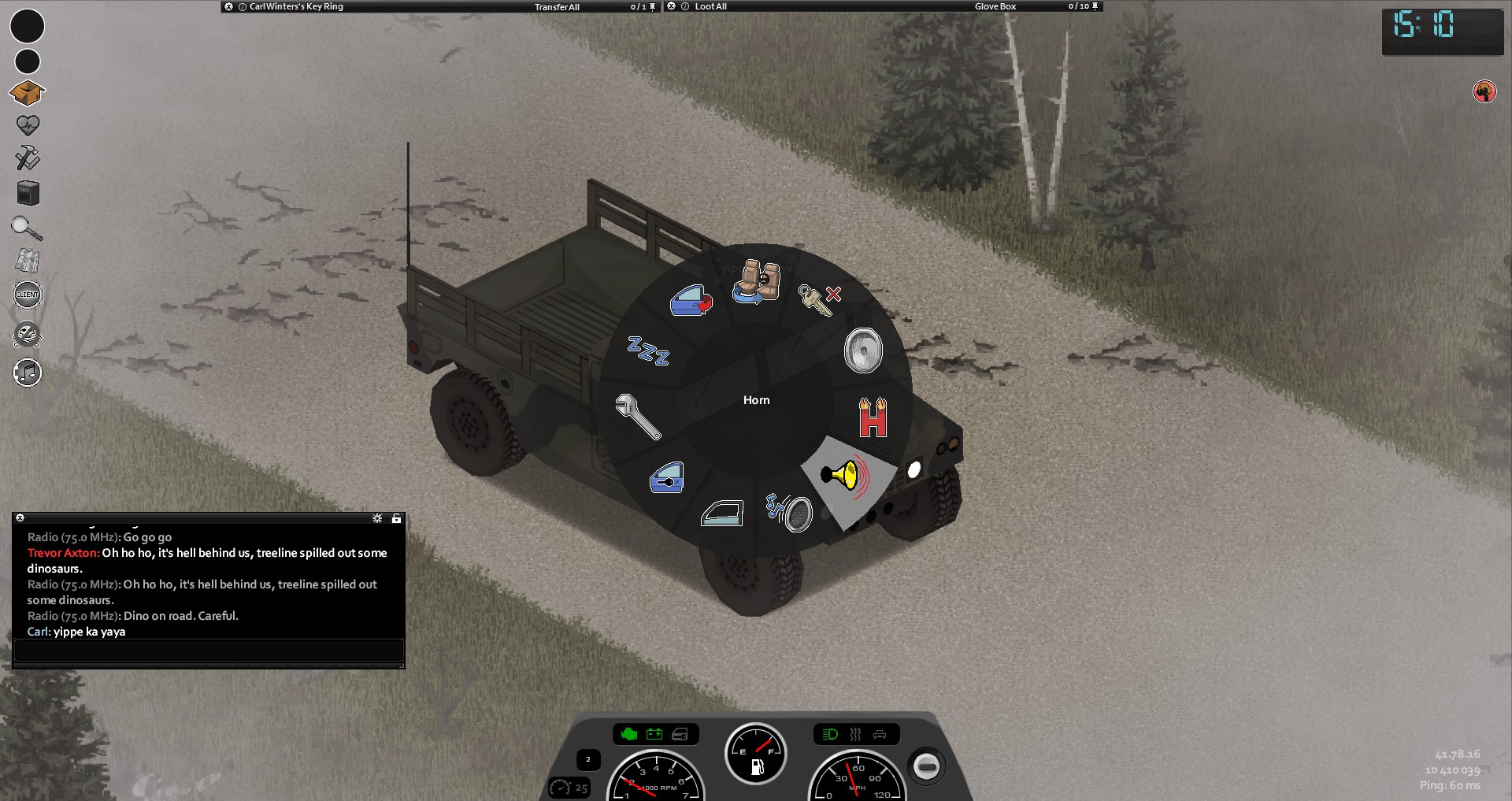Choose the sleep Zzz option
The height and width of the screenshot is (801, 1512).
pos(648,350)
